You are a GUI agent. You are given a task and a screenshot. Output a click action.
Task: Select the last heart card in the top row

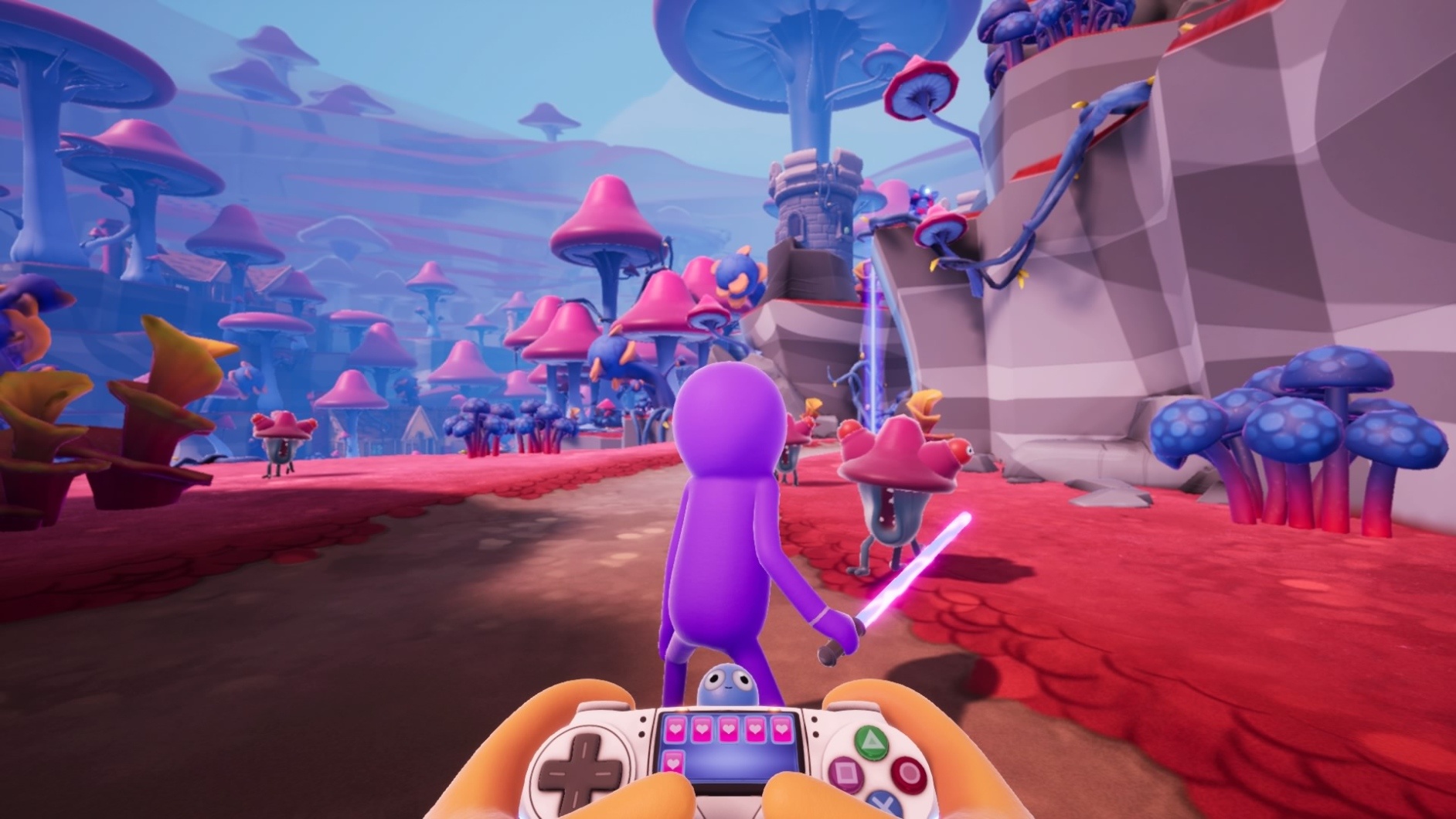[781, 729]
